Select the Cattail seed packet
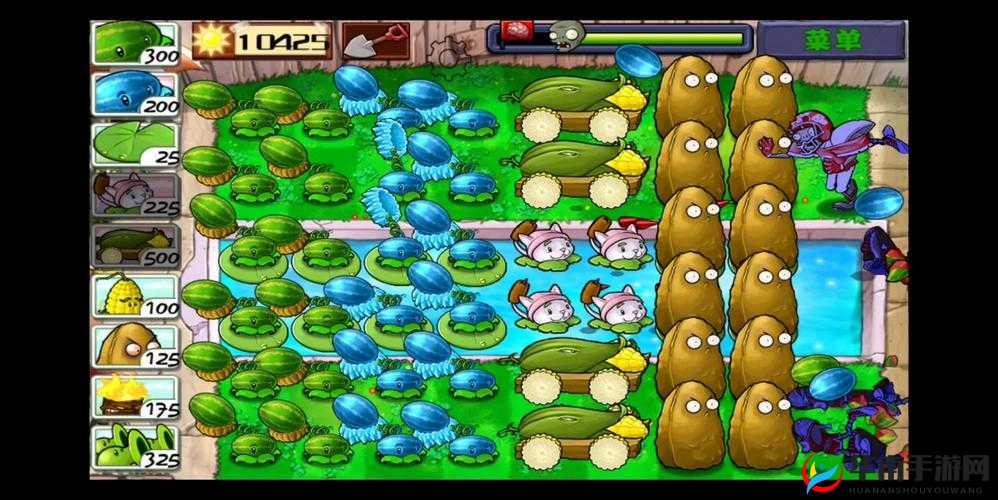 point(135,194)
